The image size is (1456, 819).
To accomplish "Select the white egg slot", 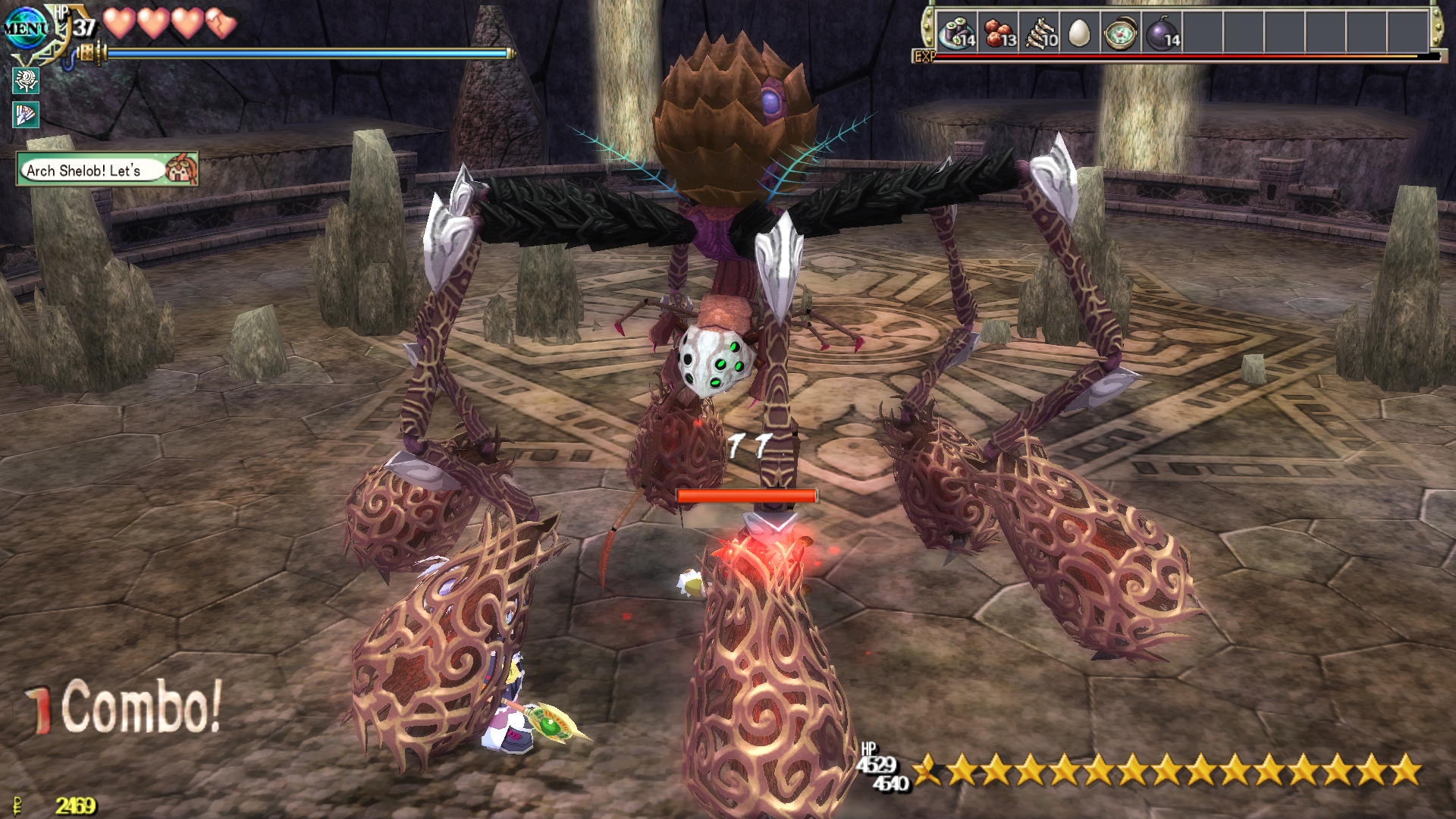I will (1078, 33).
